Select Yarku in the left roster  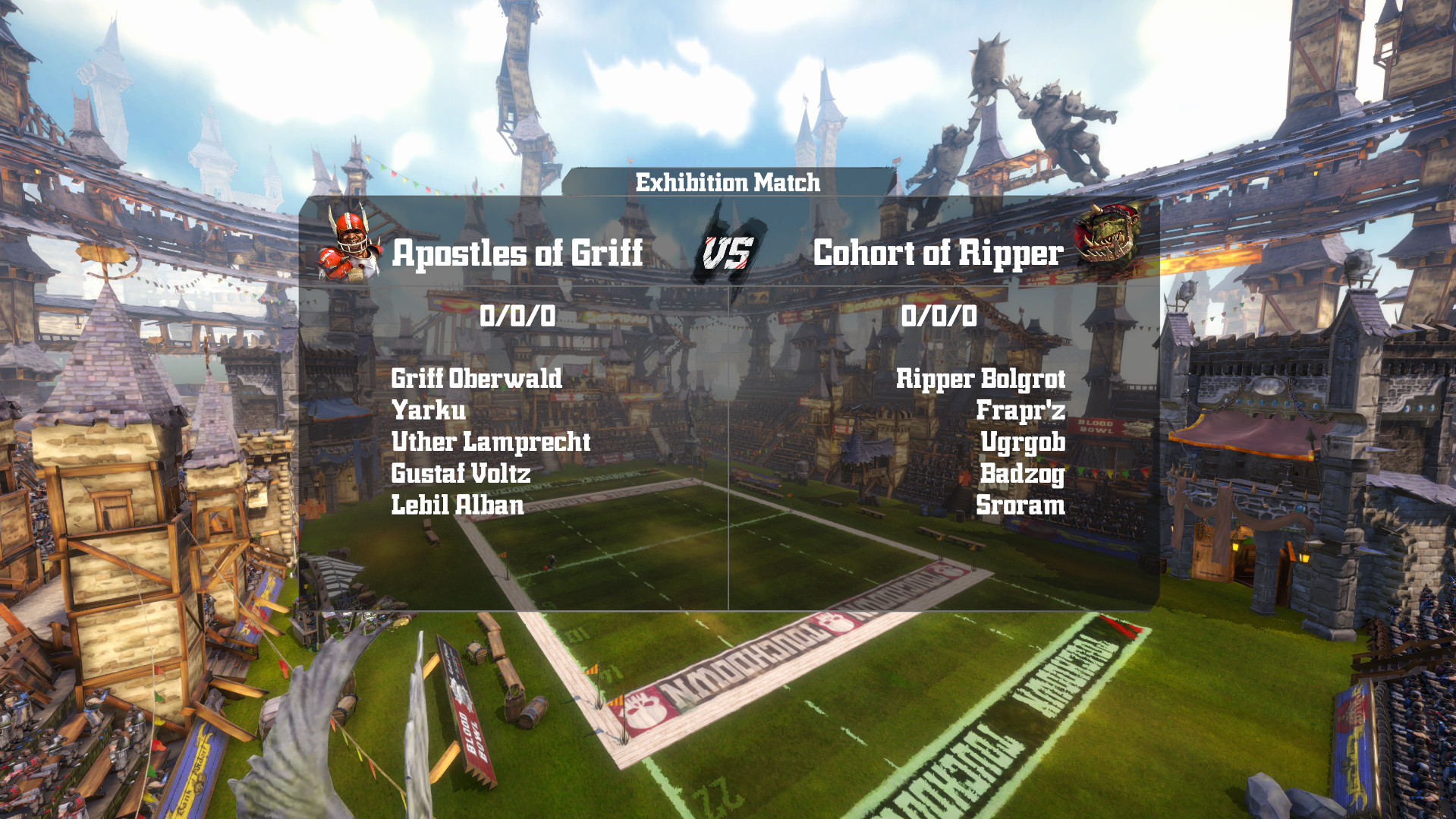pyautogui.click(x=429, y=411)
